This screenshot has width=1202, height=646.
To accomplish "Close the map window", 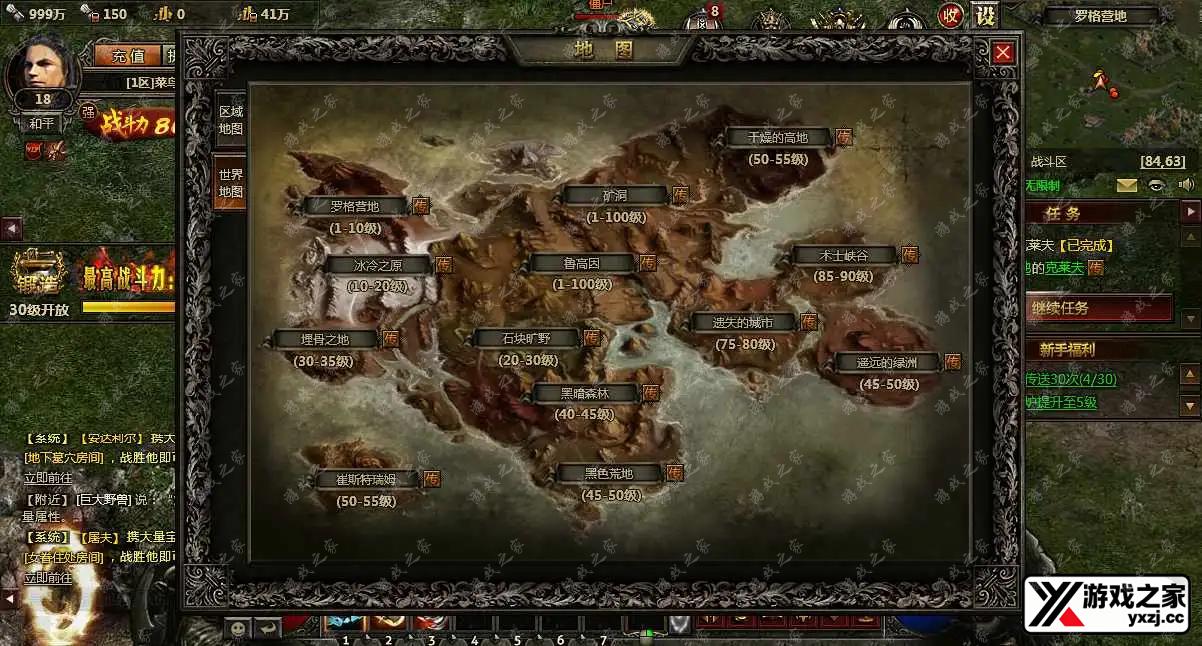I will click(1003, 53).
